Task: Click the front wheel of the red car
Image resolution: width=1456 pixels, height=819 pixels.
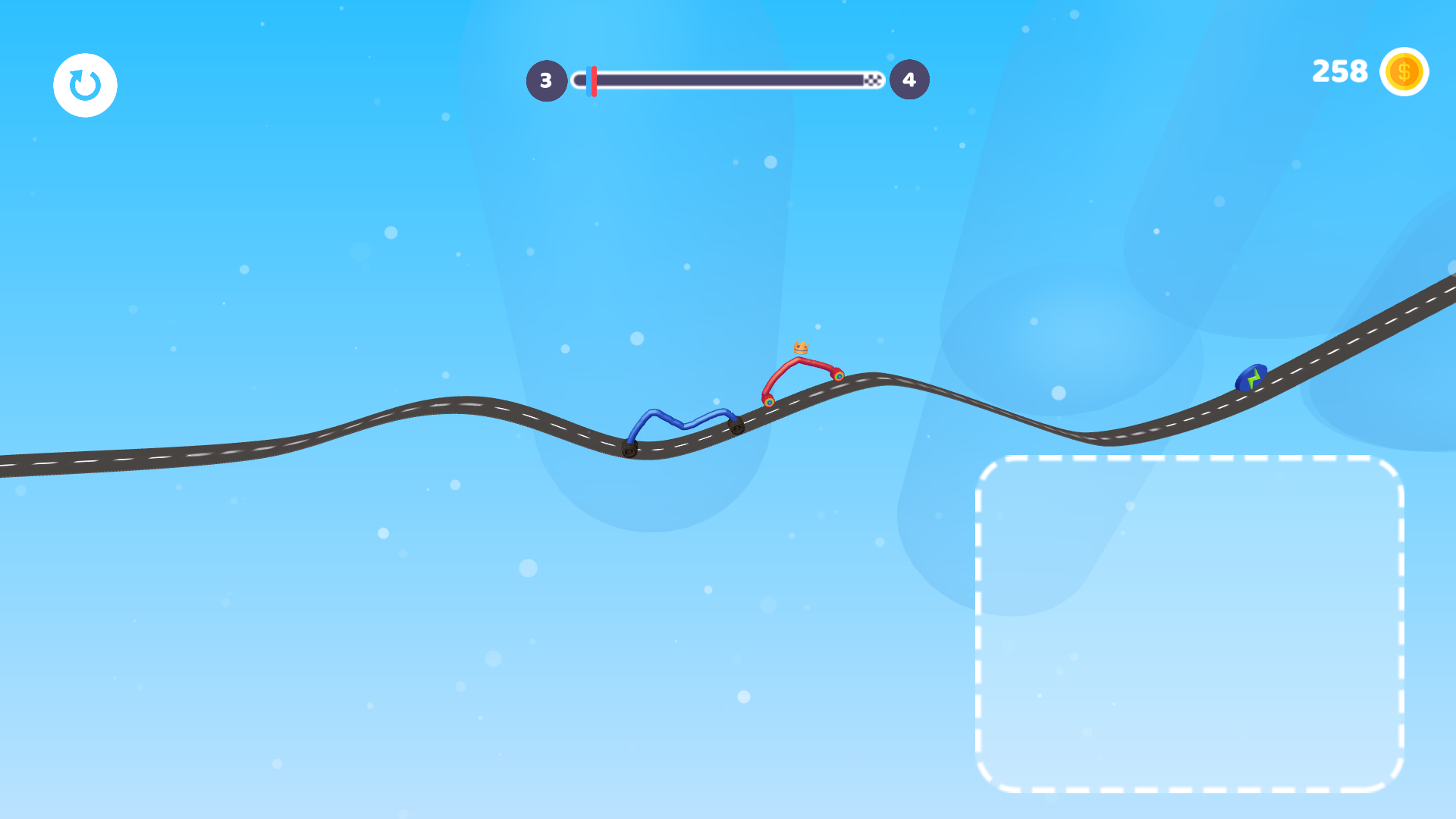Action: tap(838, 376)
